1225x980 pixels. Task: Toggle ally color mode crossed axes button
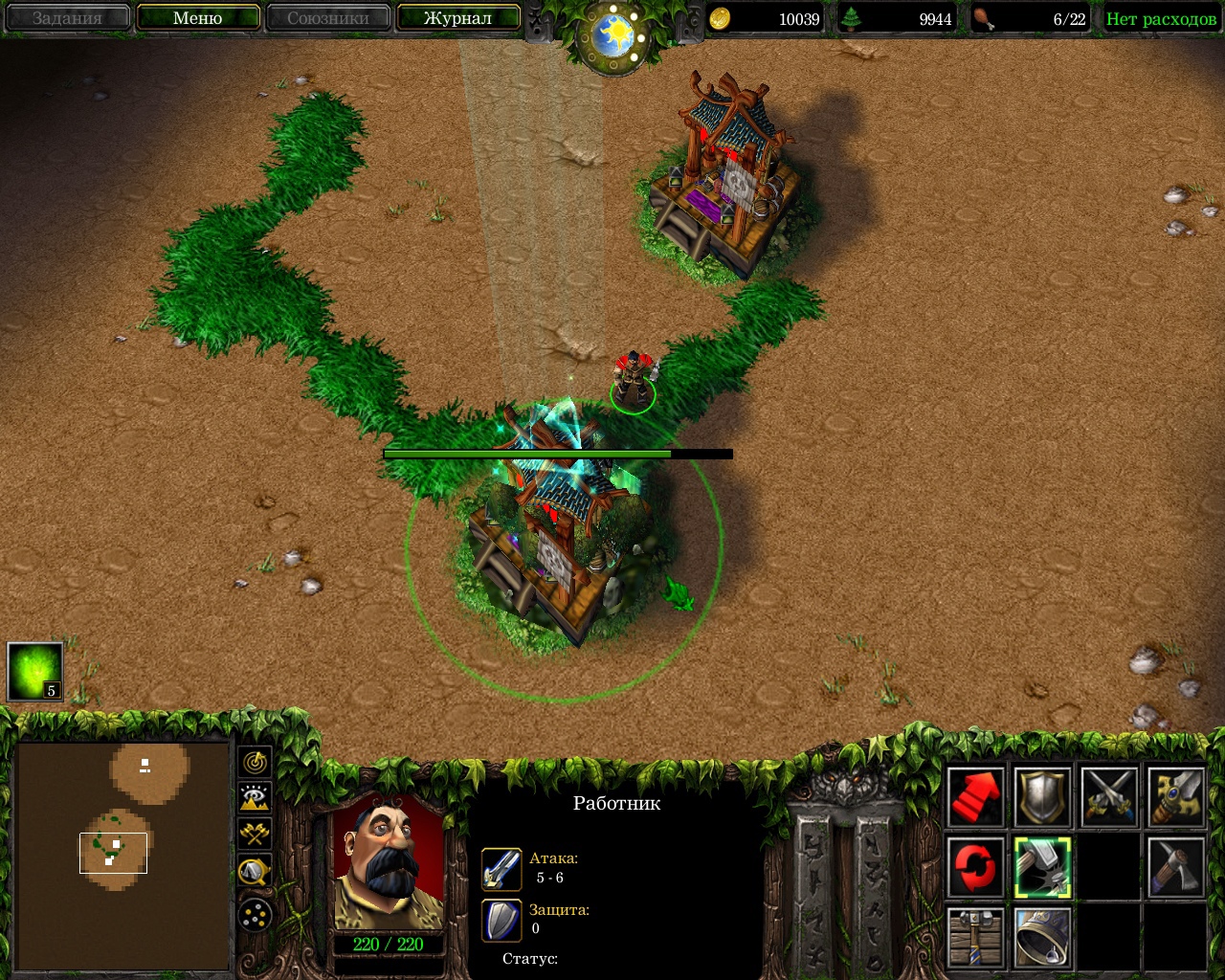pos(256,834)
